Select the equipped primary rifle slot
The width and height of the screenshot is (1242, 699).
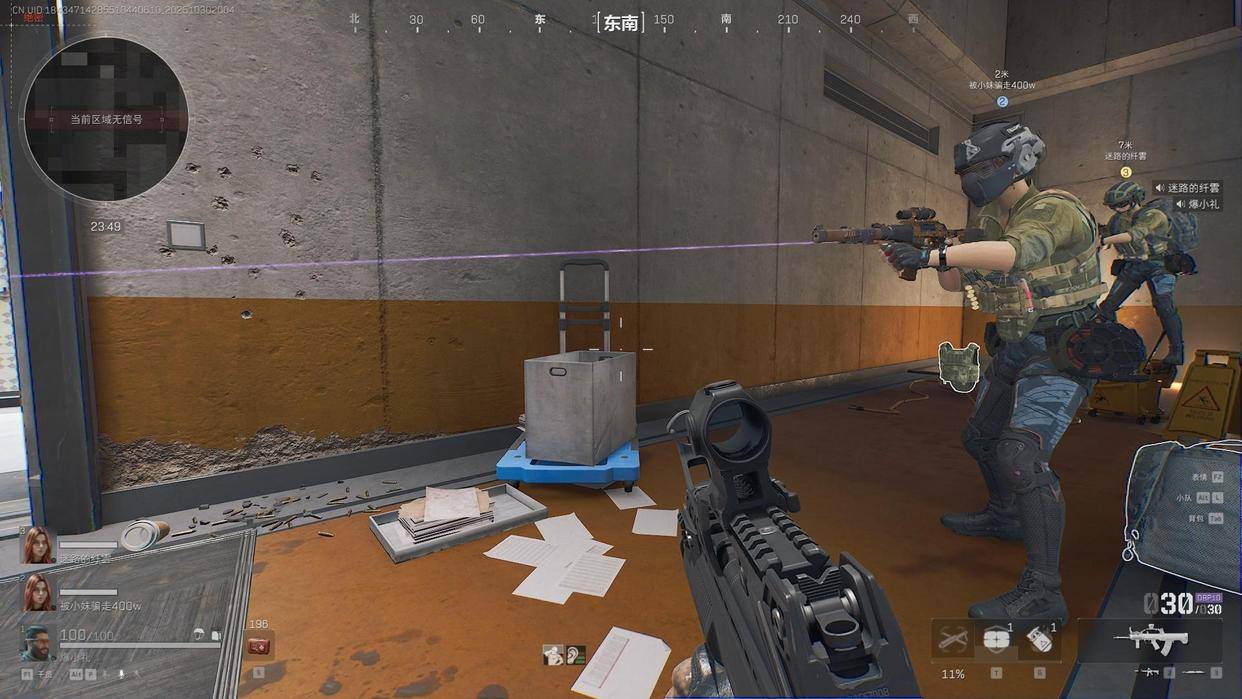1149,638
